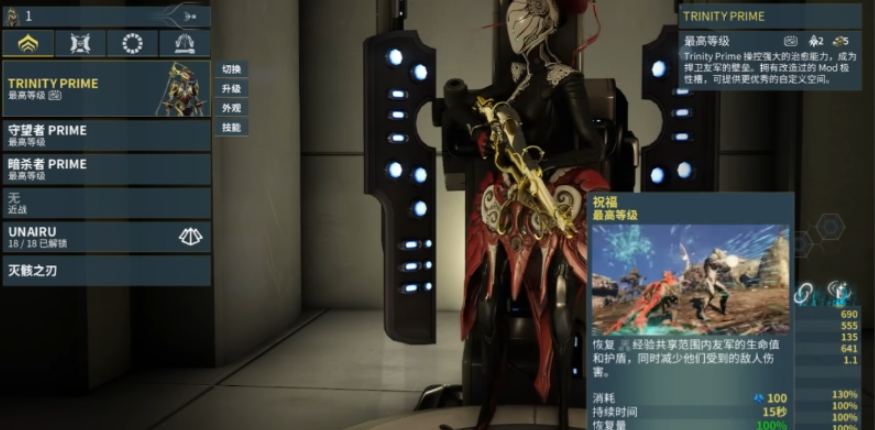Open the empty melee (近战) slot
875x430 pixels.
coord(106,203)
